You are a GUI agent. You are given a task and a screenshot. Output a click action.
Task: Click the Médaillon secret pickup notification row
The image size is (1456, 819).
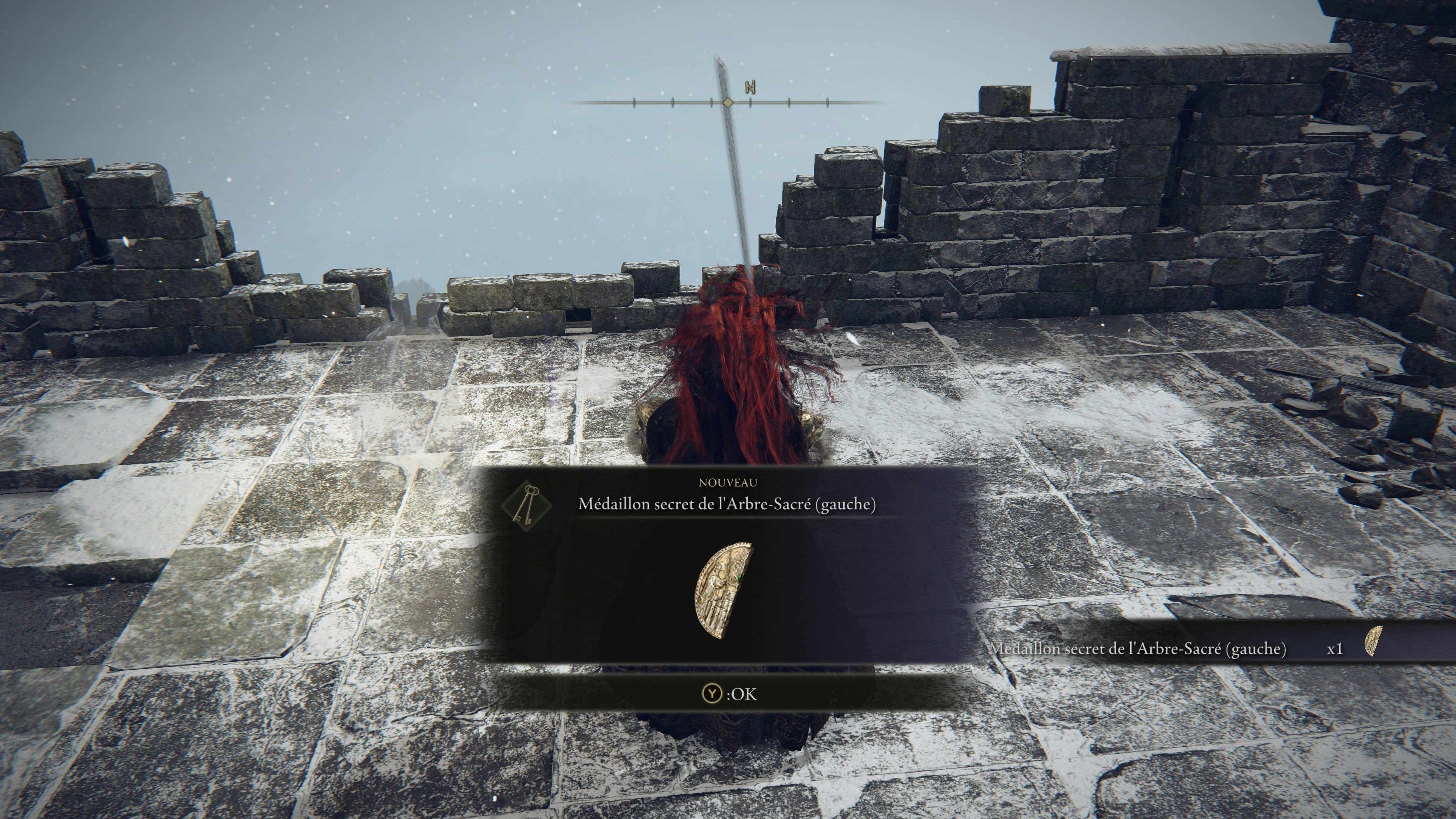(1187, 648)
